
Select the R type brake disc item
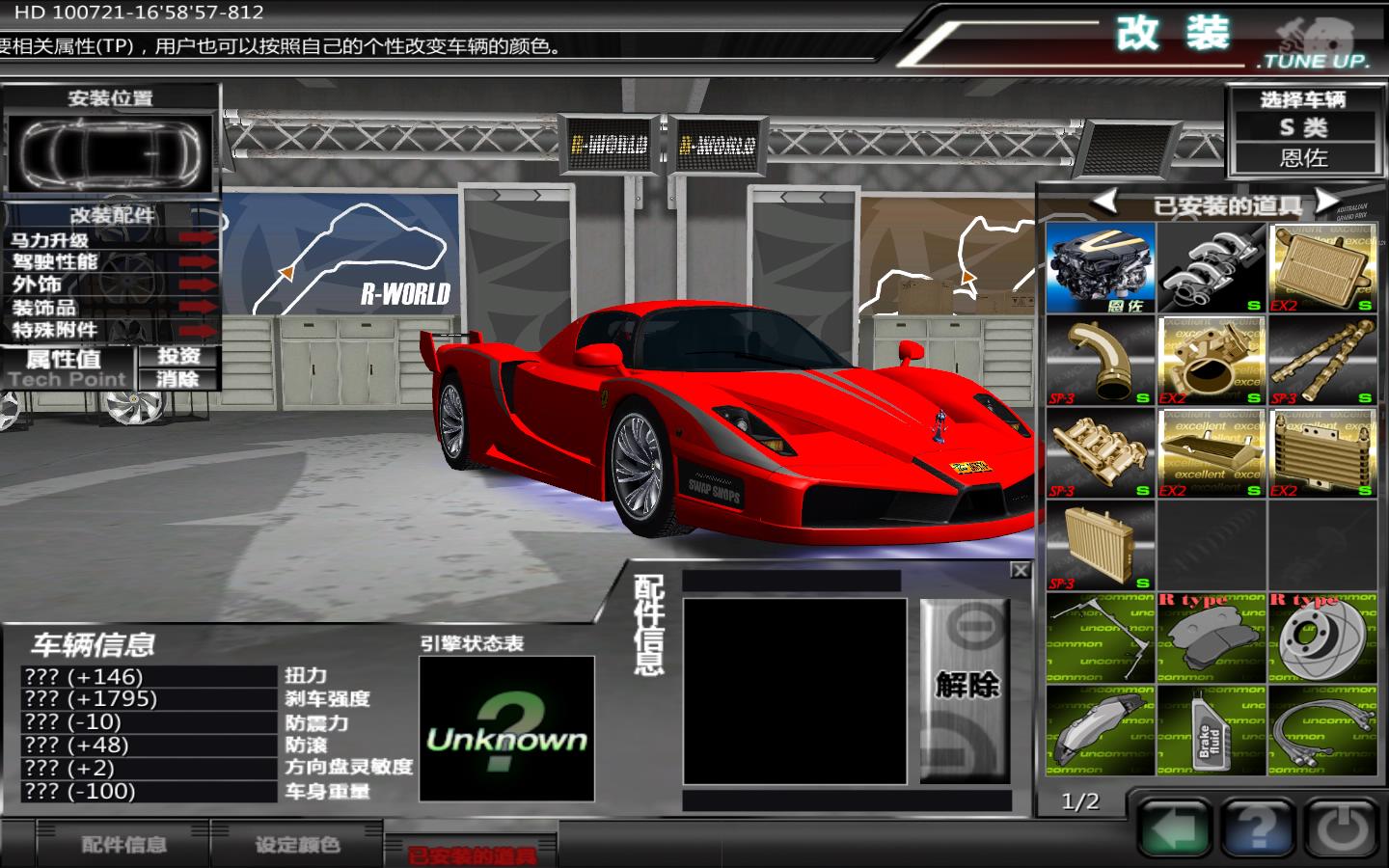pyautogui.click(x=1321, y=638)
